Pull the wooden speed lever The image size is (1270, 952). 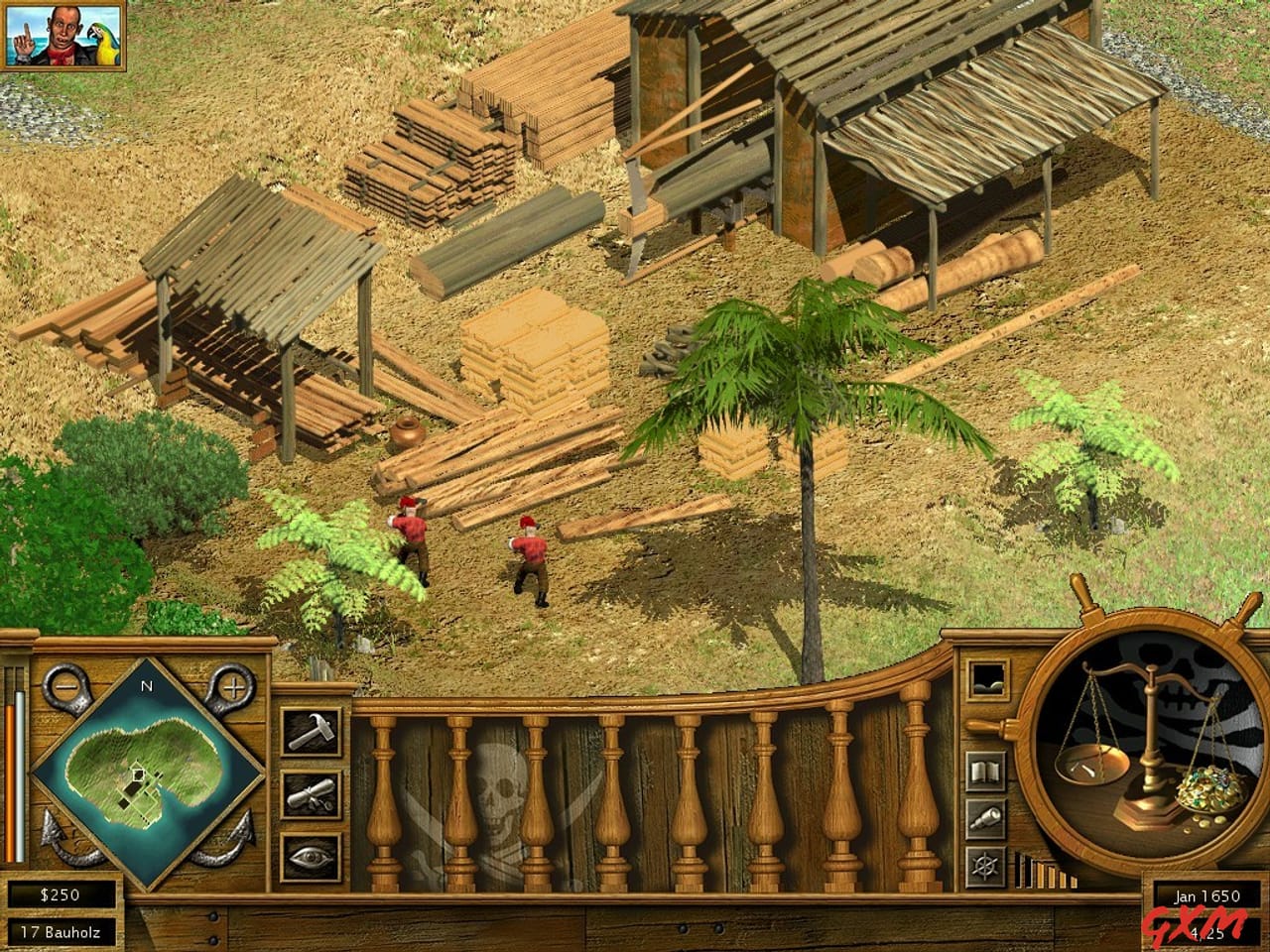click(x=982, y=727)
